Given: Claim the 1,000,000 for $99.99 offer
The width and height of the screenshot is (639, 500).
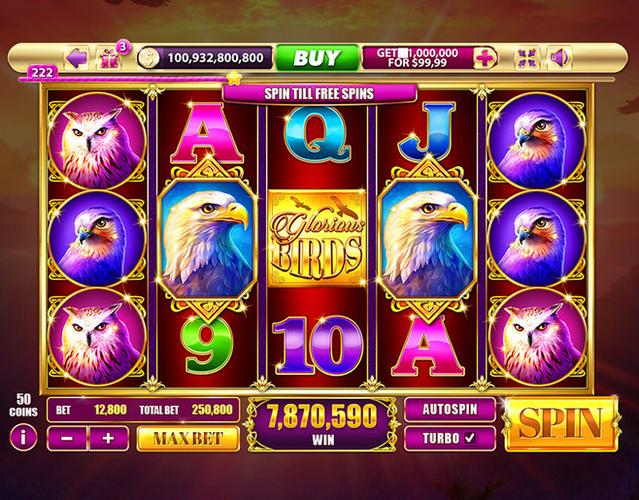Looking at the screenshot, I should 418,58.
